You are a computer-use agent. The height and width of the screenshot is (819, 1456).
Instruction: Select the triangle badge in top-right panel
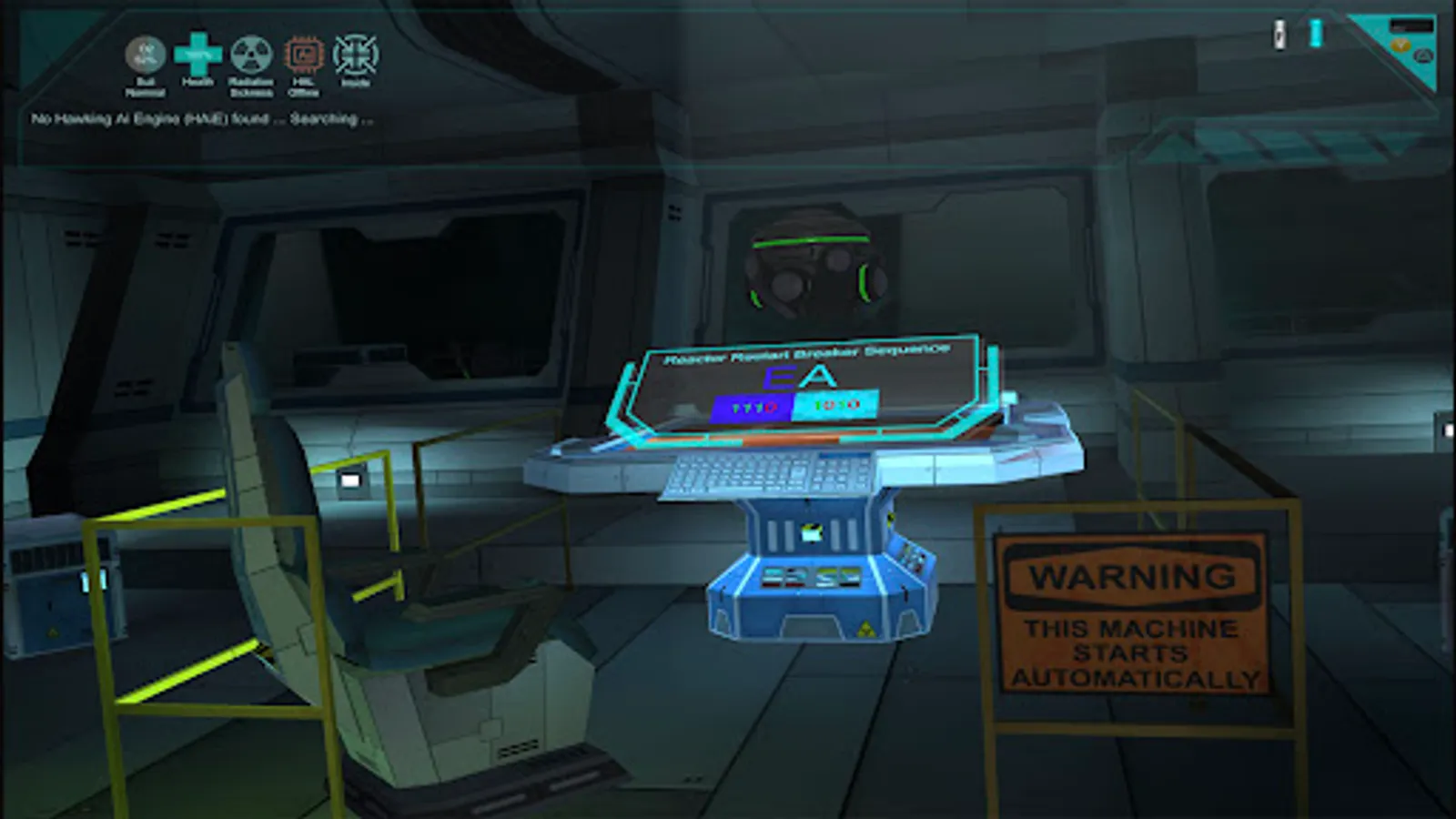coord(1424,56)
